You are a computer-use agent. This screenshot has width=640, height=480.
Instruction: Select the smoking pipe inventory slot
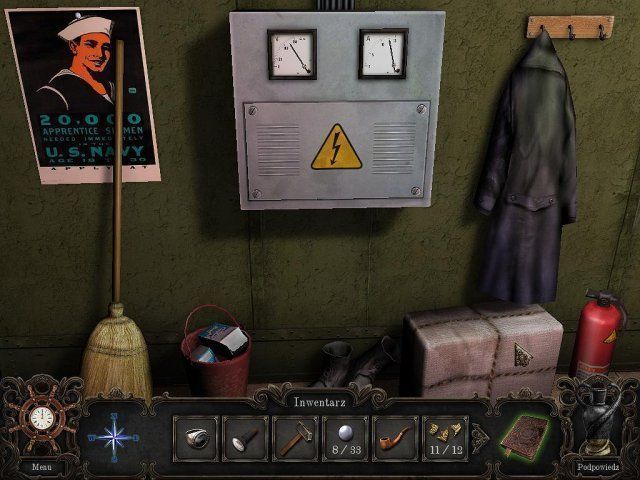click(x=395, y=439)
